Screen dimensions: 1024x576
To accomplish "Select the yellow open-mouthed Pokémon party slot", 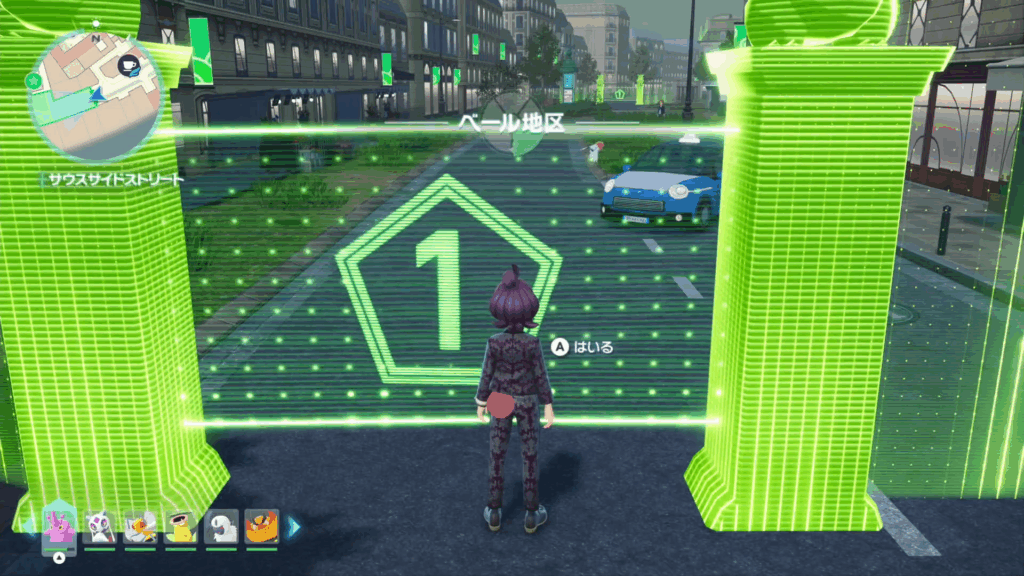I will click(x=181, y=525).
